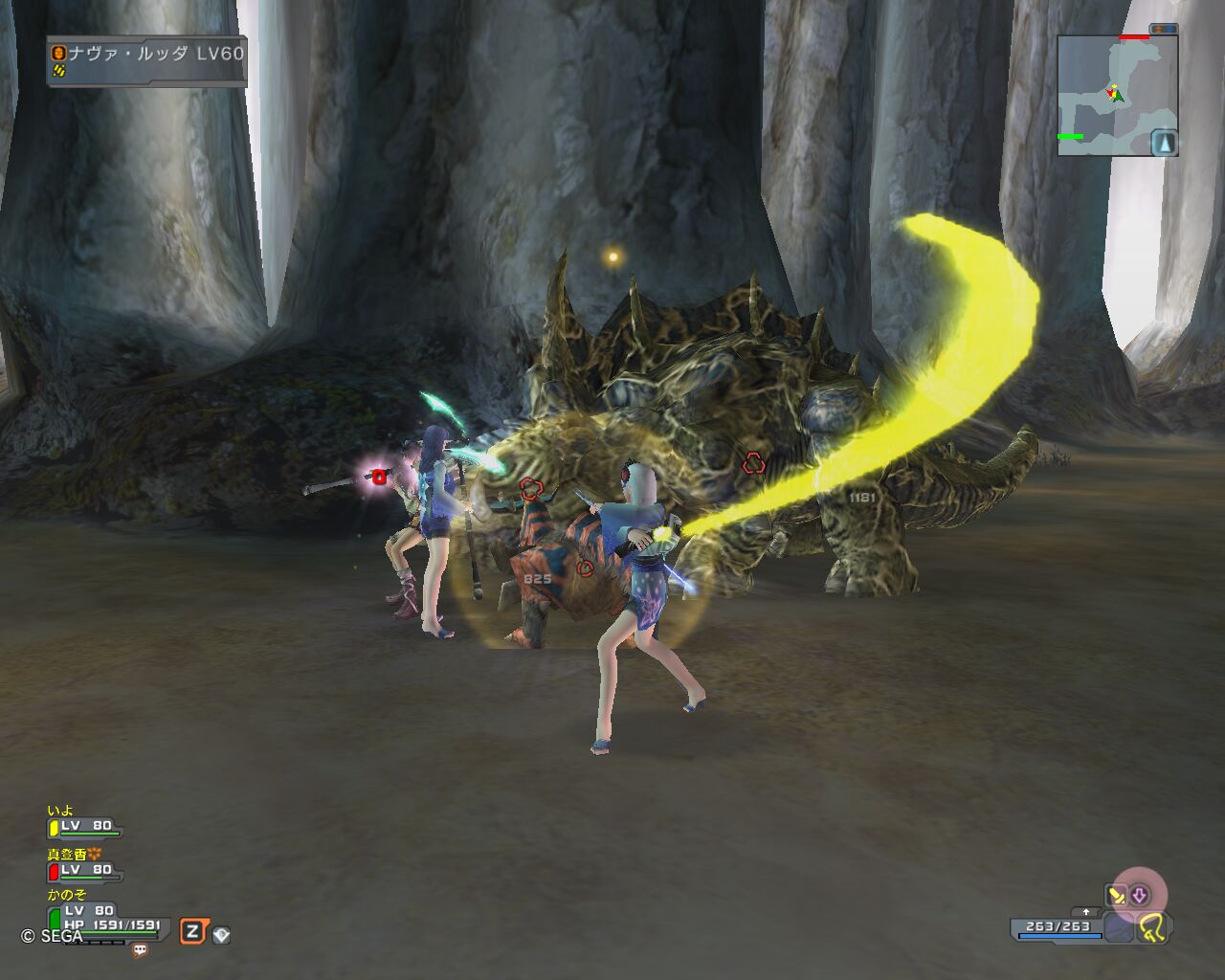This screenshot has height=980, width=1225.
Task: Click the grey diamond icon beside Z
Action: point(221,934)
